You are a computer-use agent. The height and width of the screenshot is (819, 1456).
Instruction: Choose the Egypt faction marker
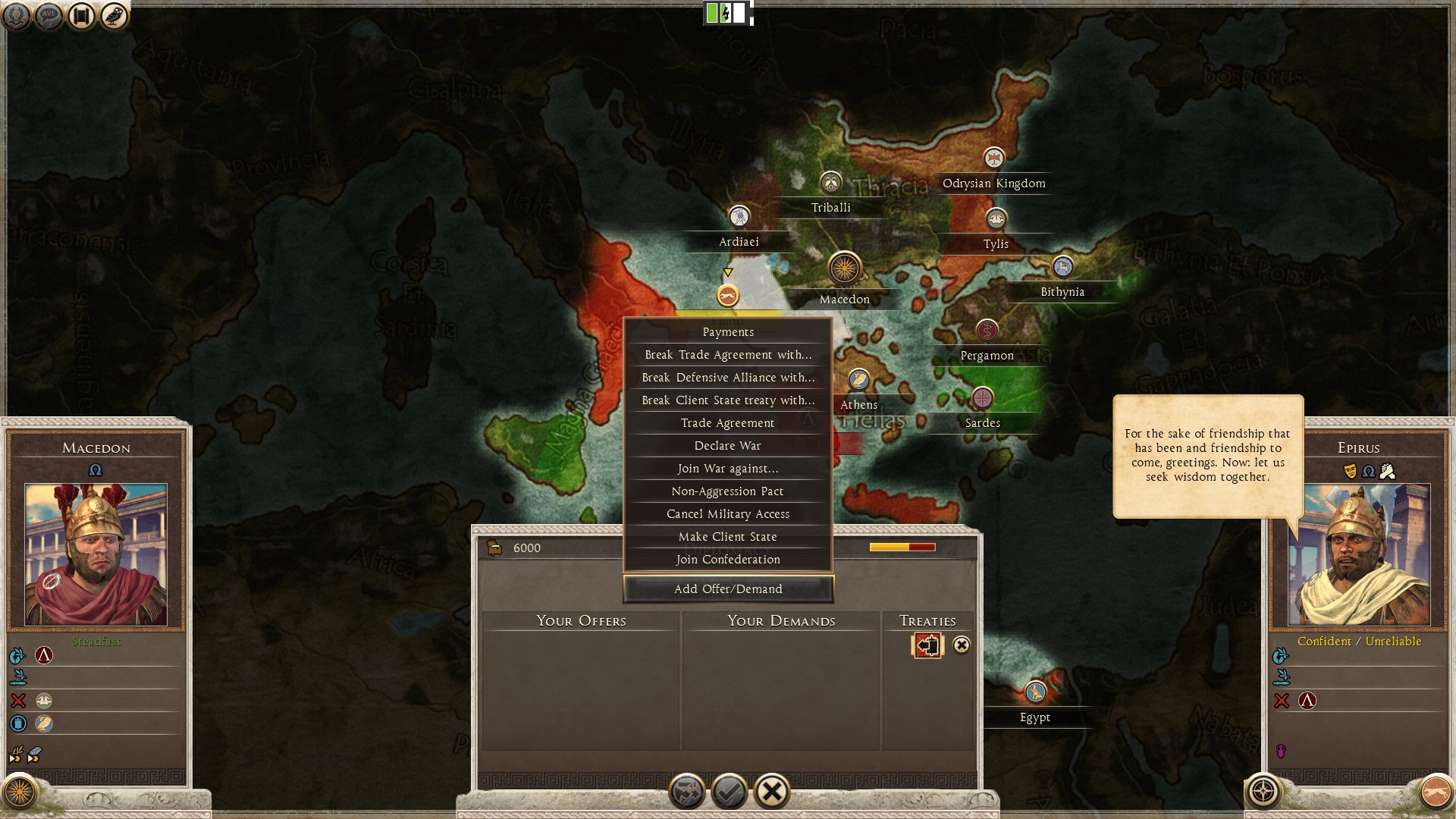click(x=1035, y=692)
